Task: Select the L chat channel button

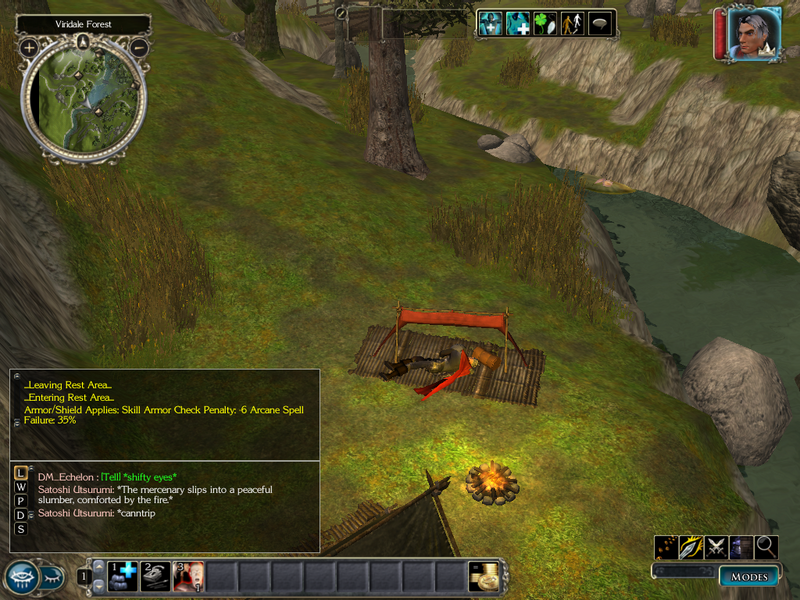Action: (x=21, y=472)
